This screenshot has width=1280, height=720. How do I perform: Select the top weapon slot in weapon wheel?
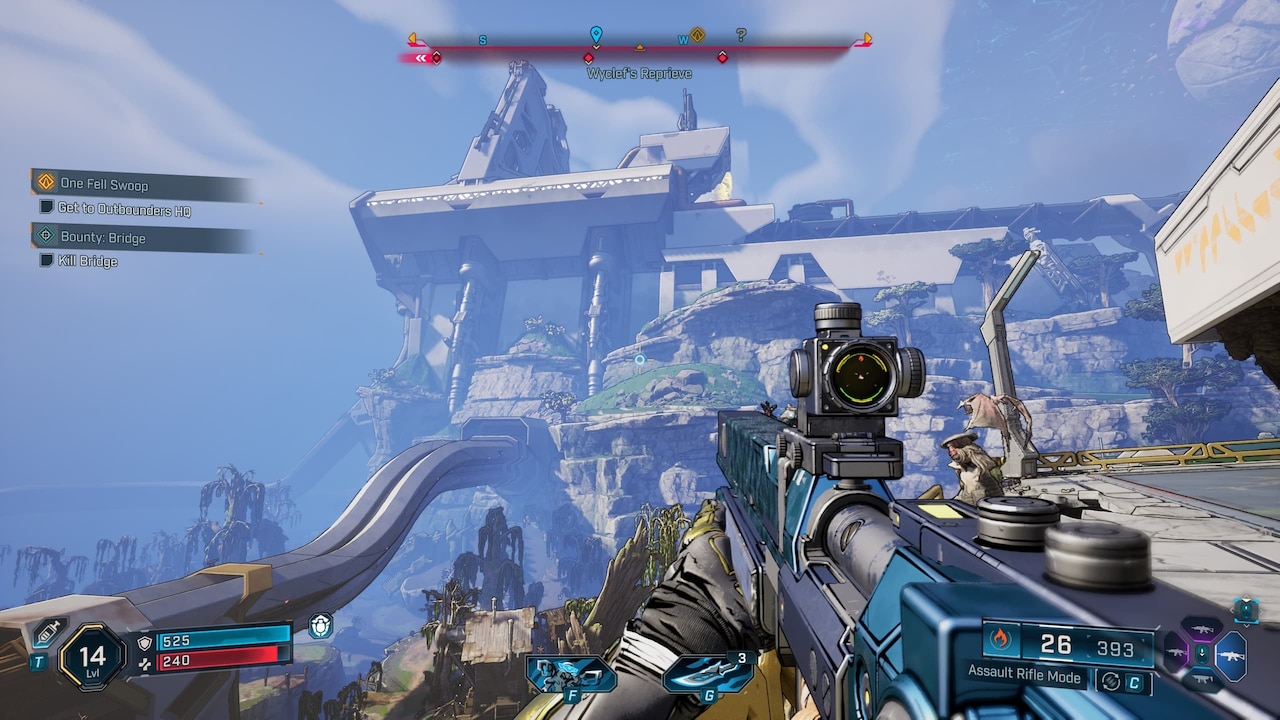(1202, 629)
